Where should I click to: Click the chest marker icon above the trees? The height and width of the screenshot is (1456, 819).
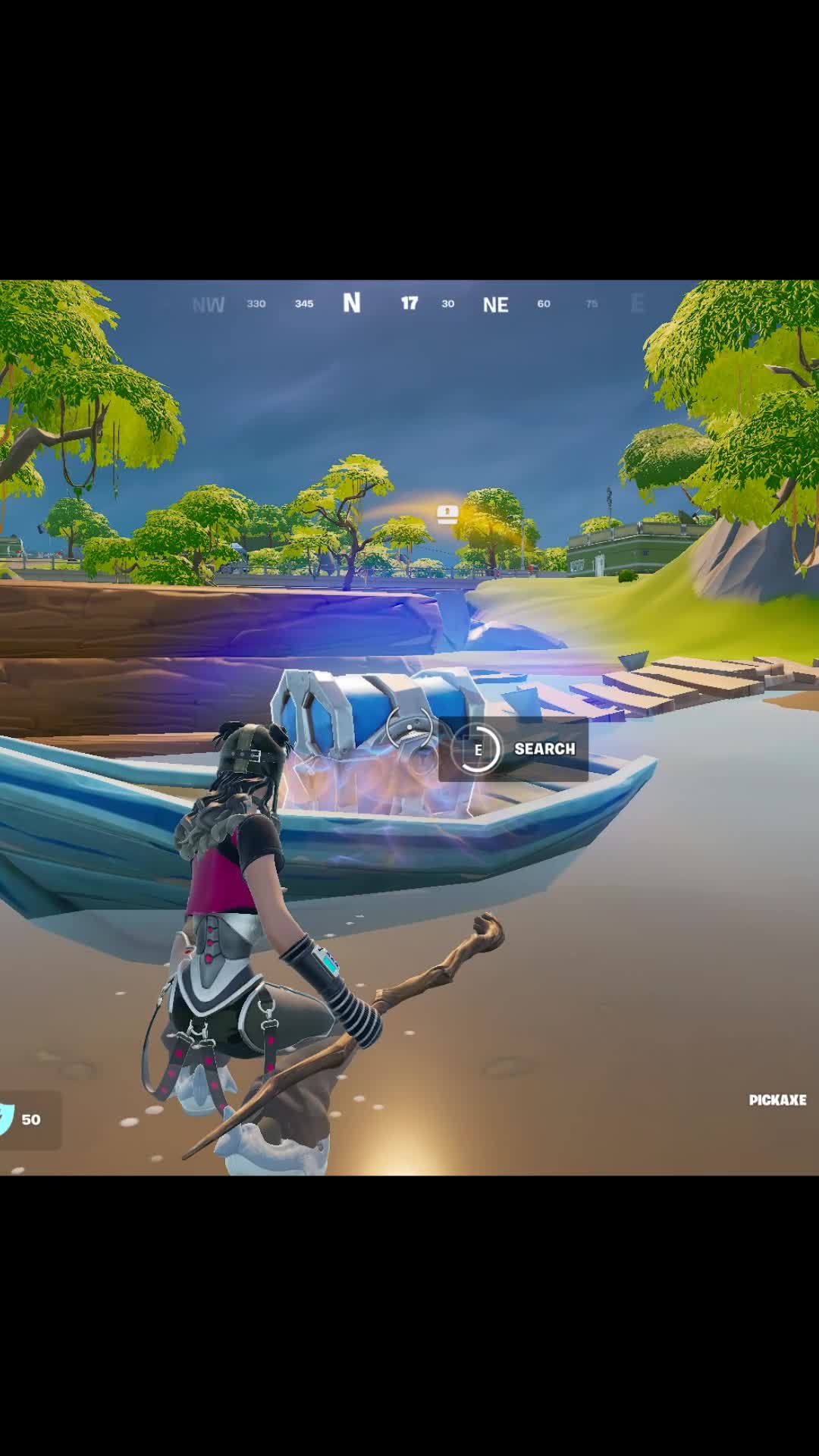[x=447, y=515]
